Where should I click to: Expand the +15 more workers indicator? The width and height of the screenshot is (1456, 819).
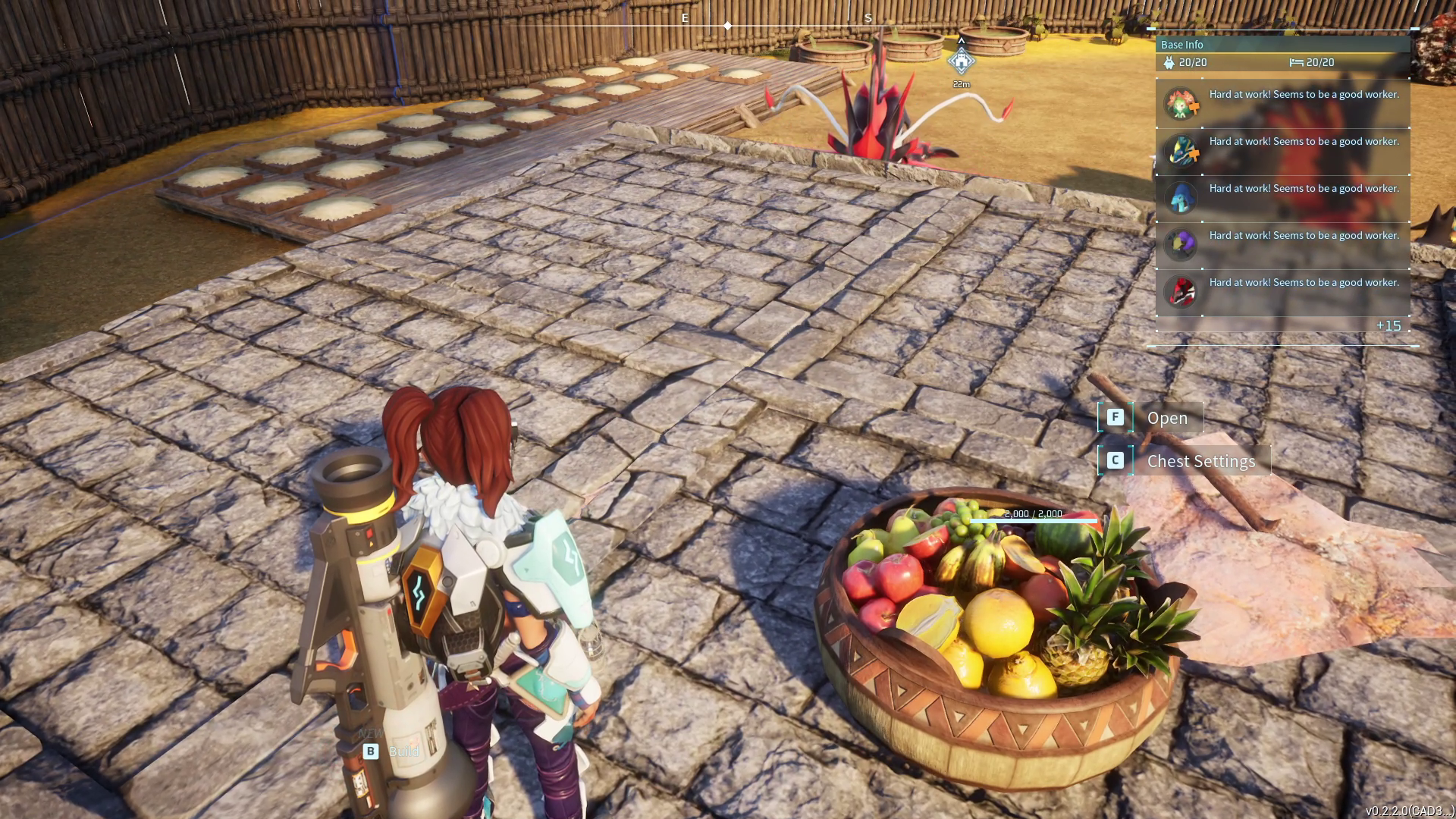tap(1388, 325)
